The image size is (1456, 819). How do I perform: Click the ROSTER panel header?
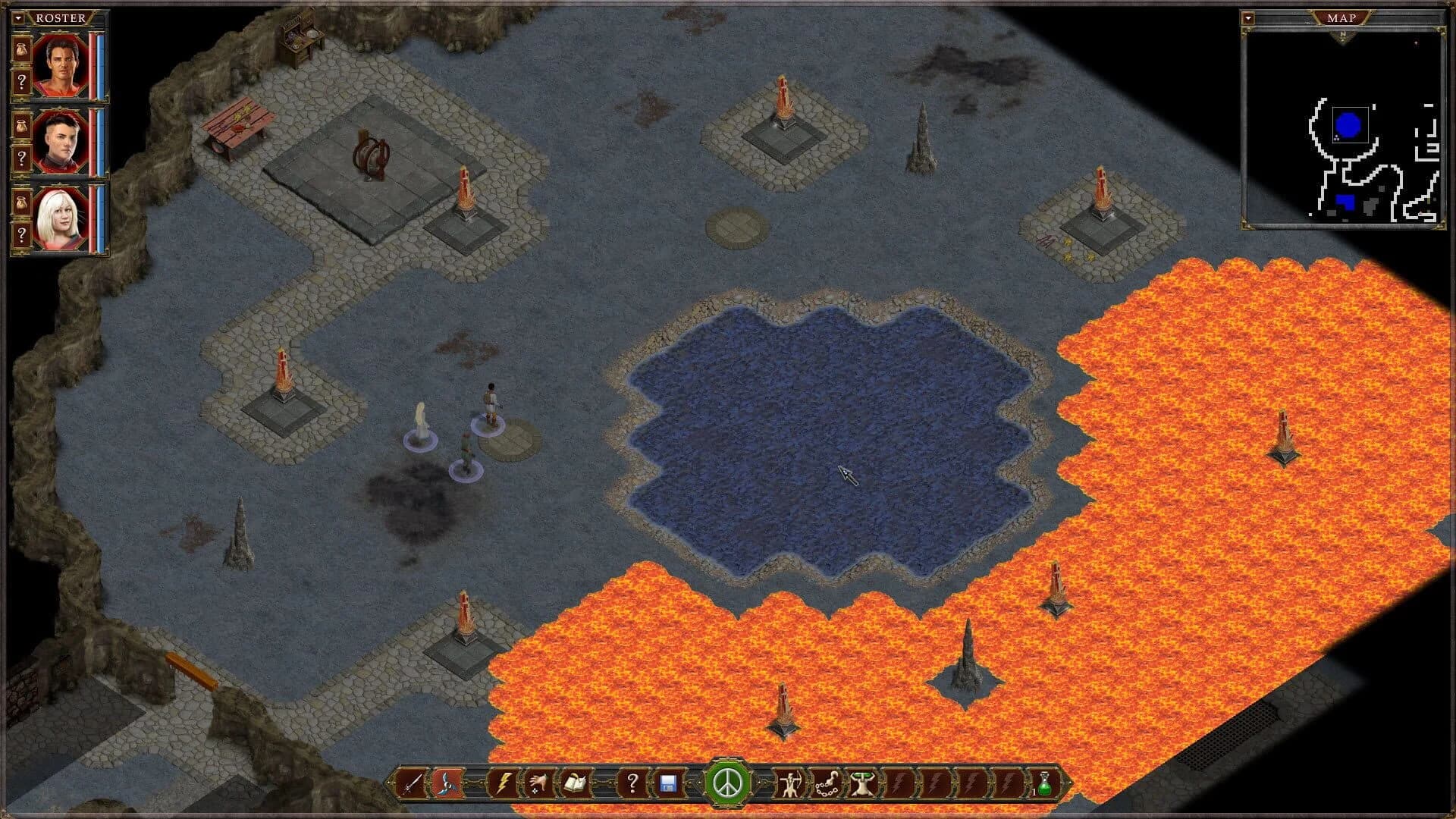(x=61, y=17)
